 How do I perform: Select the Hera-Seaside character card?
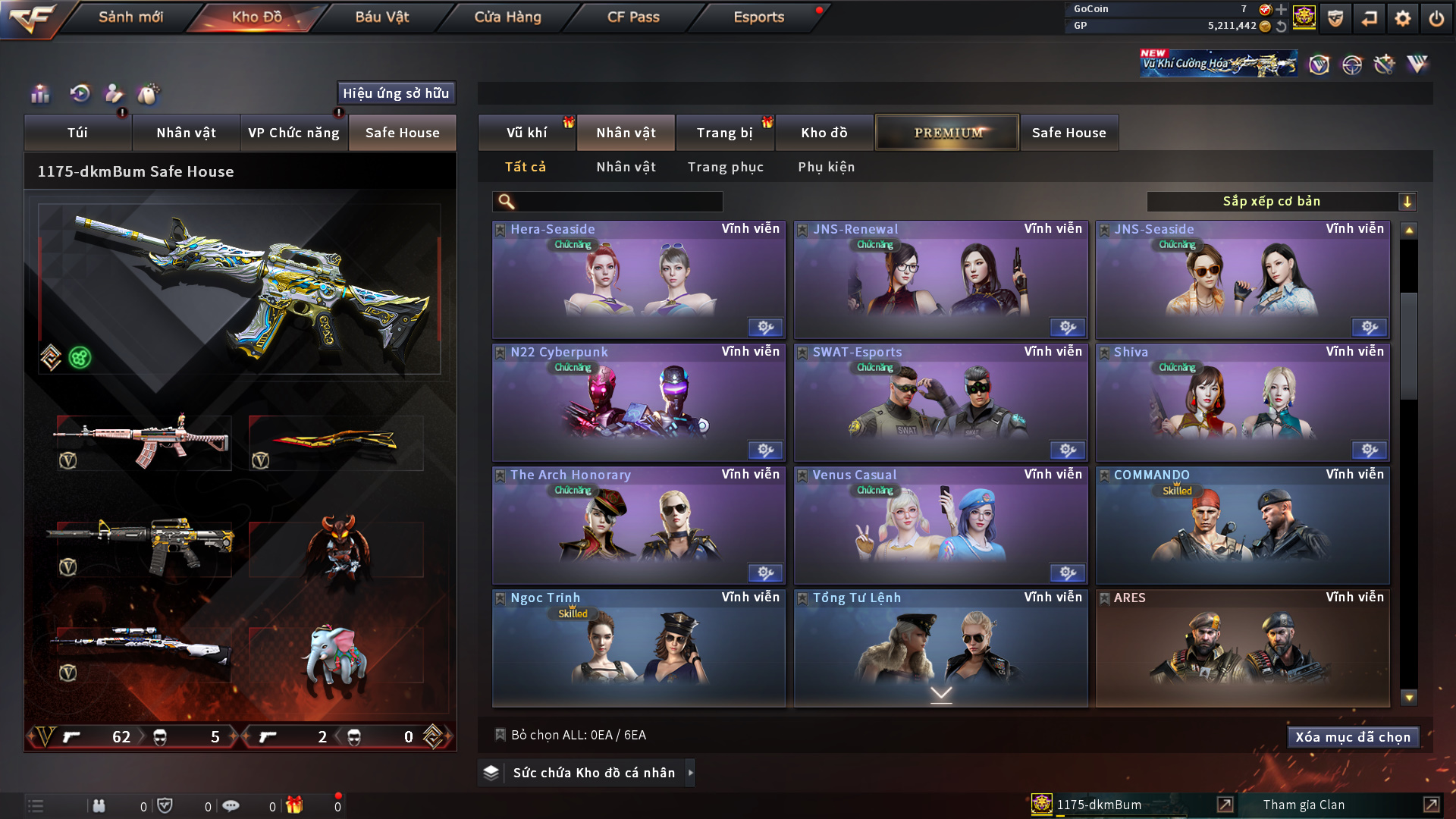click(639, 279)
